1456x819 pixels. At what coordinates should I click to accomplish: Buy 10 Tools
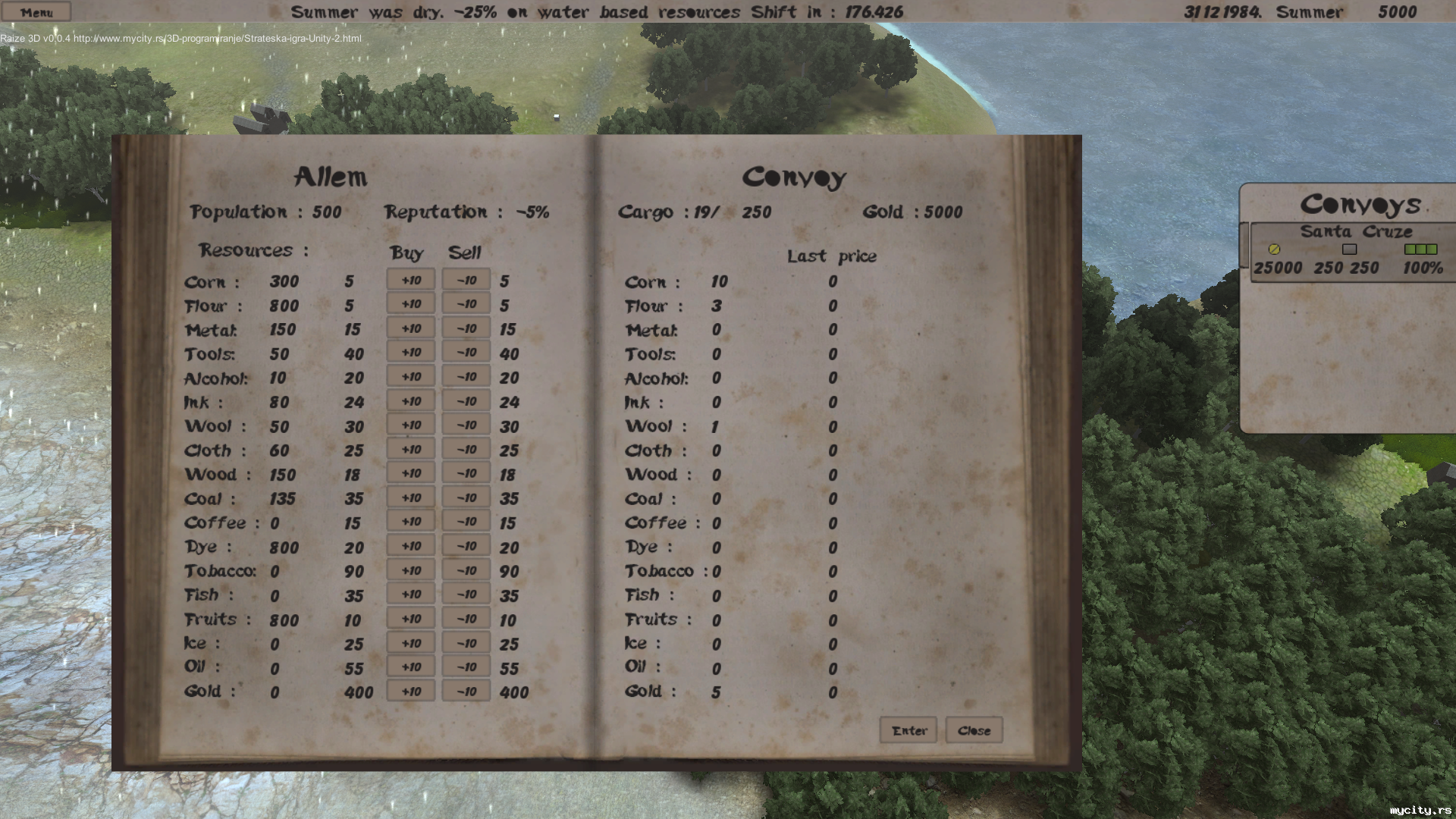point(410,353)
